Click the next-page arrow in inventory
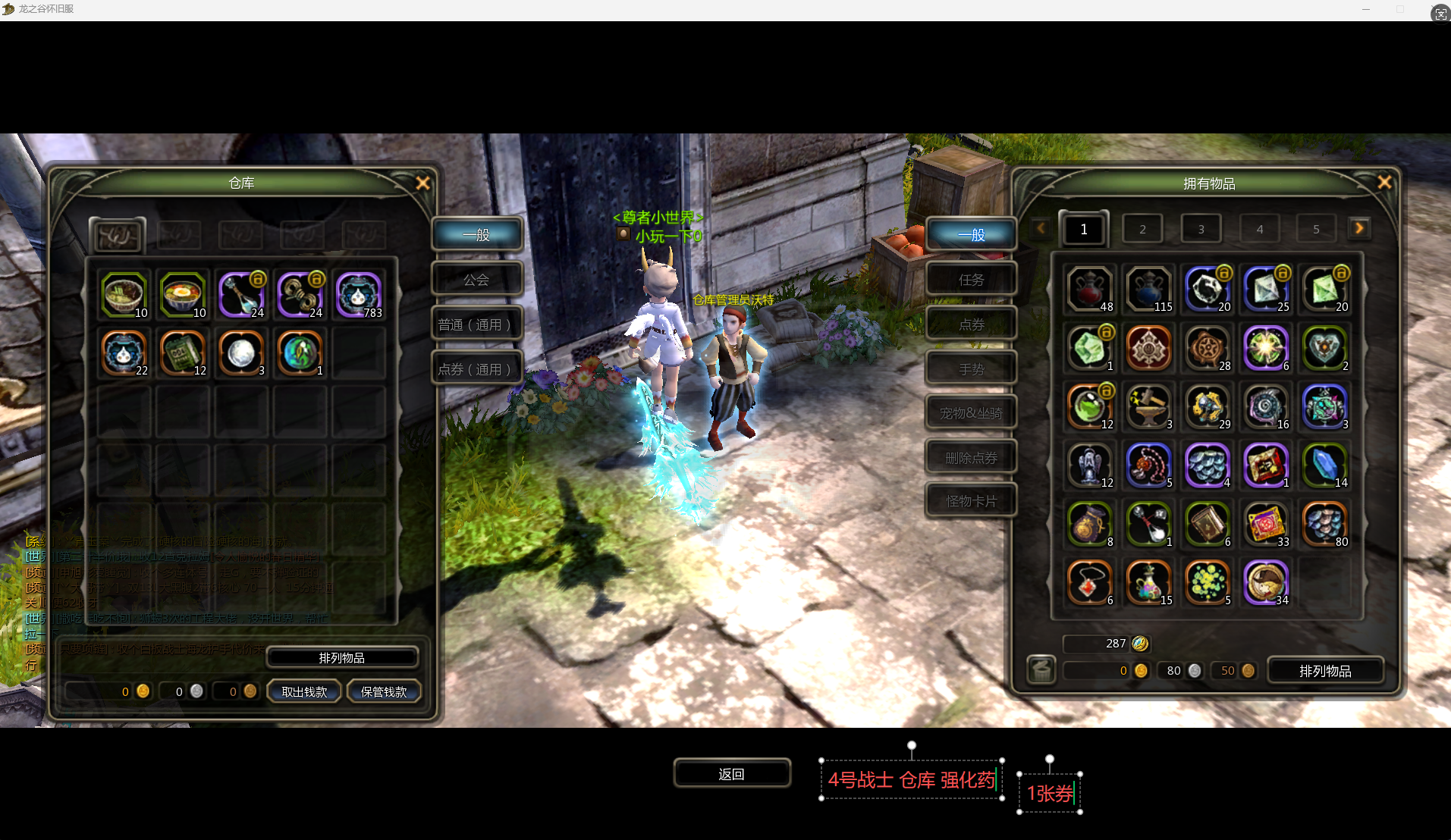The image size is (1451, 840). click(1359, 228)
